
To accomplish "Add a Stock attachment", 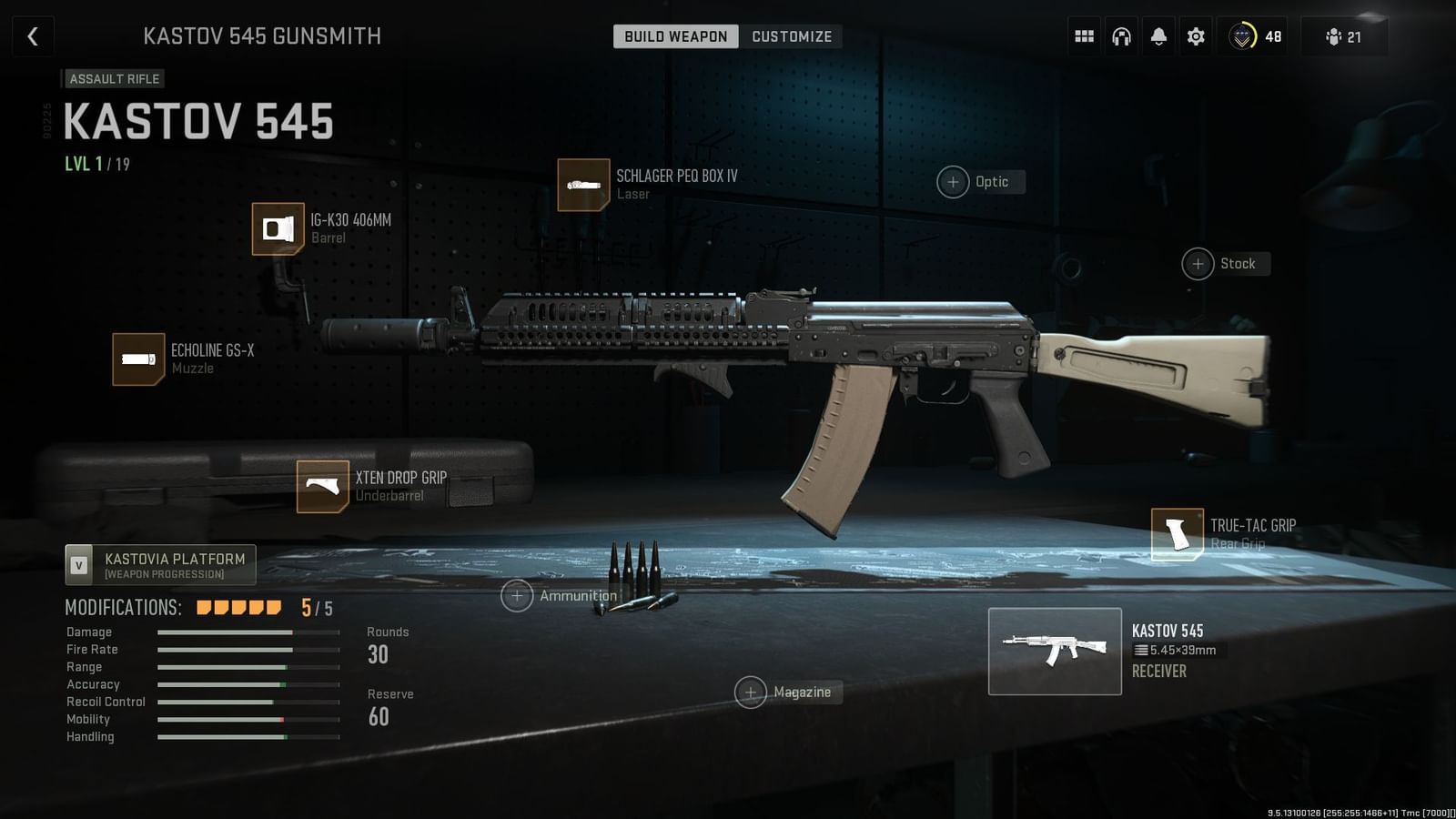I will point(1198,263).
